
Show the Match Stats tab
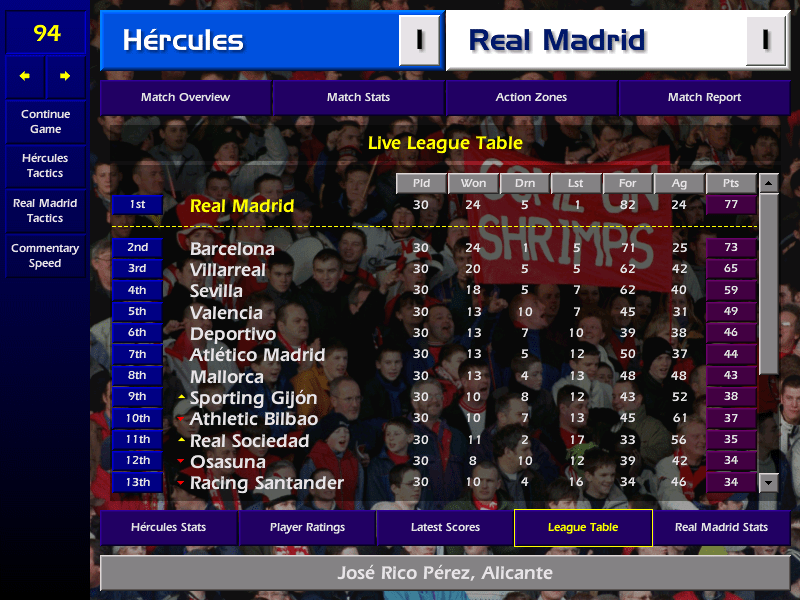click(358, 98)
